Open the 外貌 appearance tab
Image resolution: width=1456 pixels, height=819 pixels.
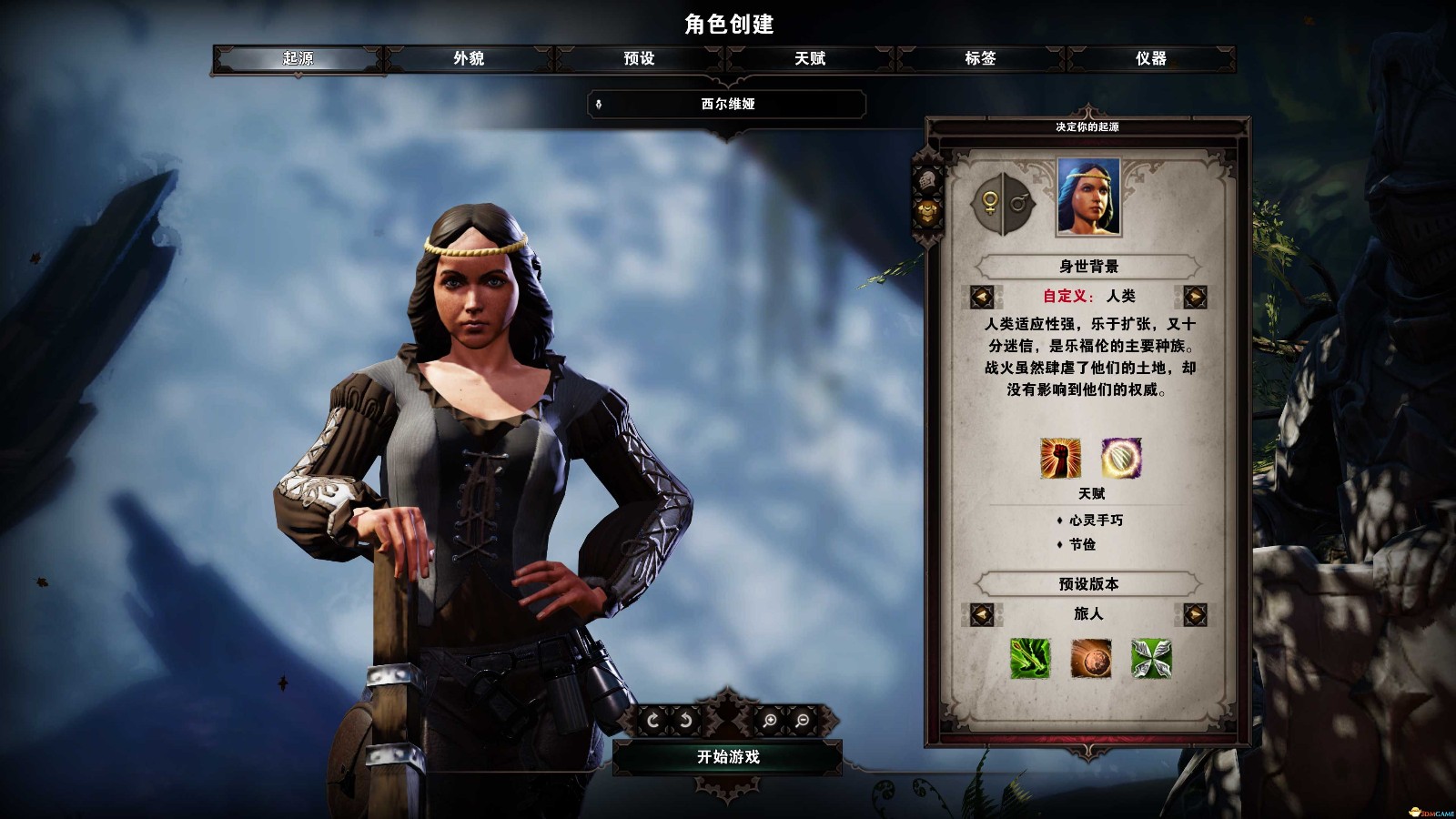pos(469,58)
